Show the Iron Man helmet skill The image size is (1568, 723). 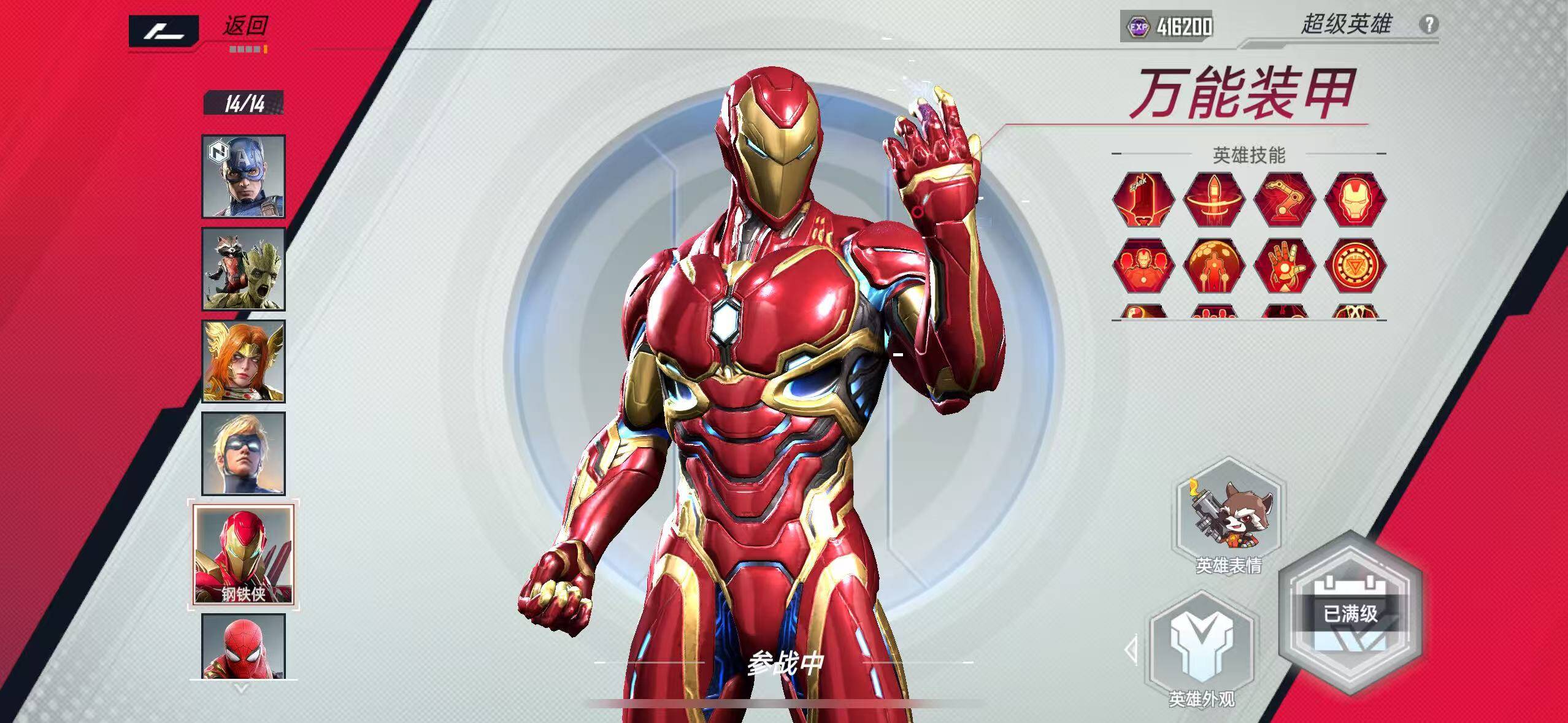click(x=1355, y=200)
